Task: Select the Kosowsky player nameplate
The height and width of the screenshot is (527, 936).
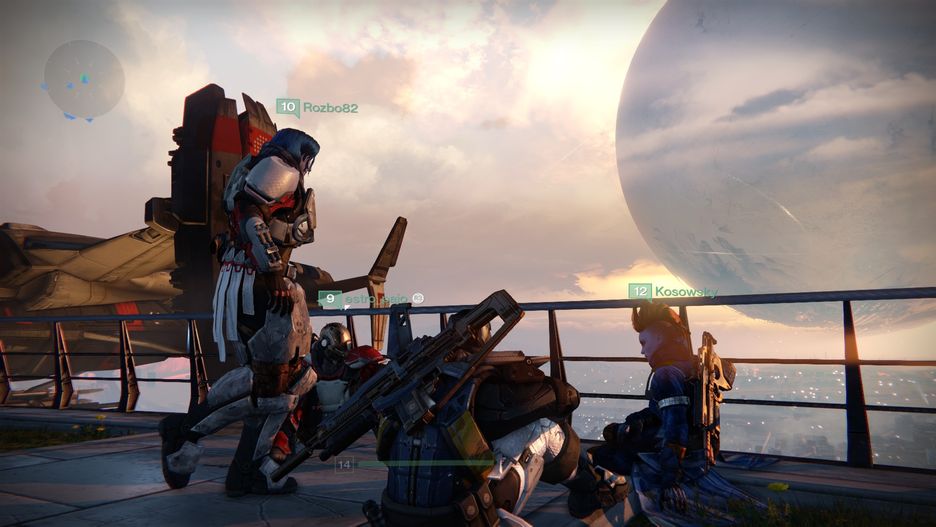Action: [x=673, y=292]
